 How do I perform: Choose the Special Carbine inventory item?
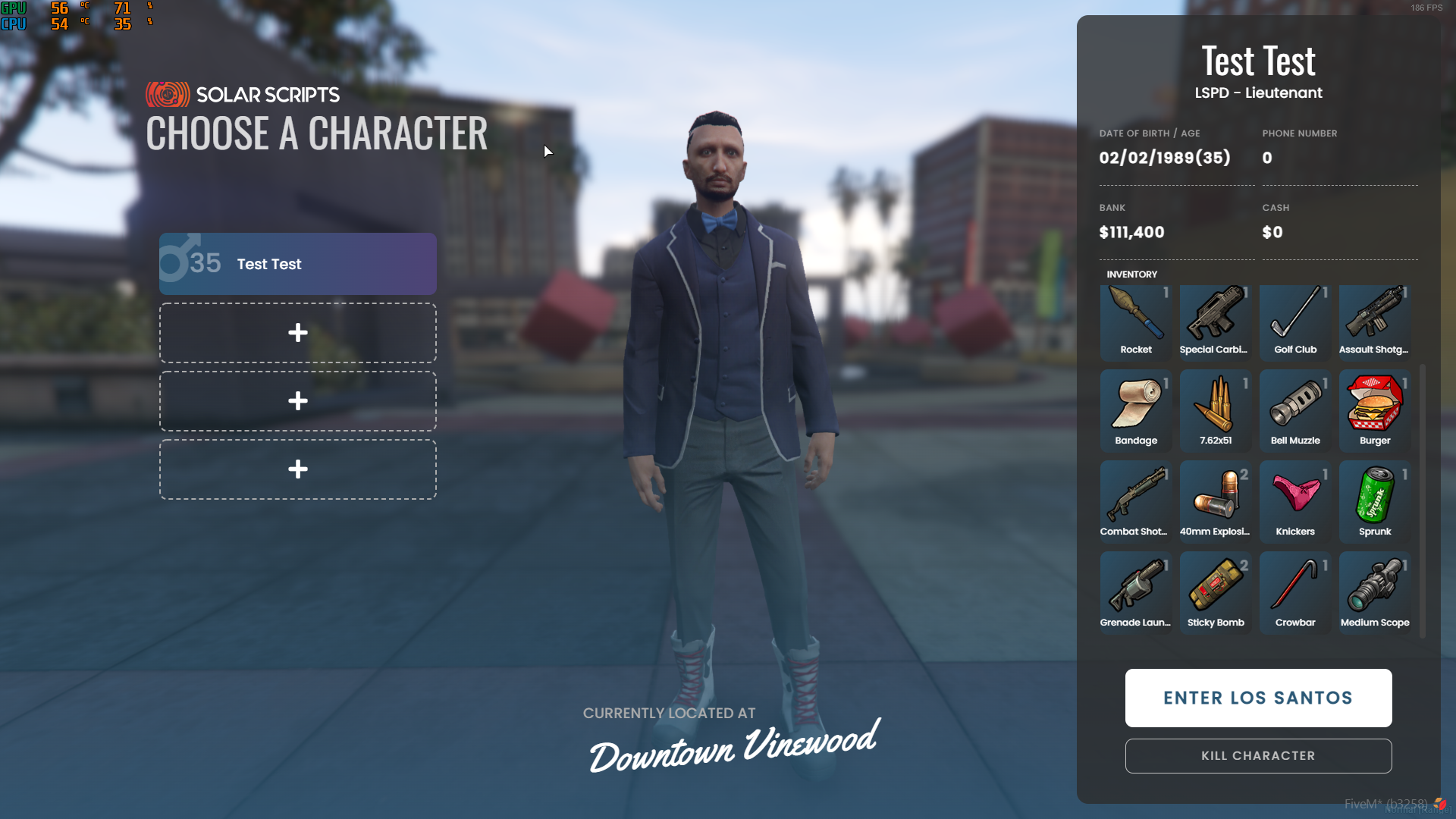[x=1216, y=322]
